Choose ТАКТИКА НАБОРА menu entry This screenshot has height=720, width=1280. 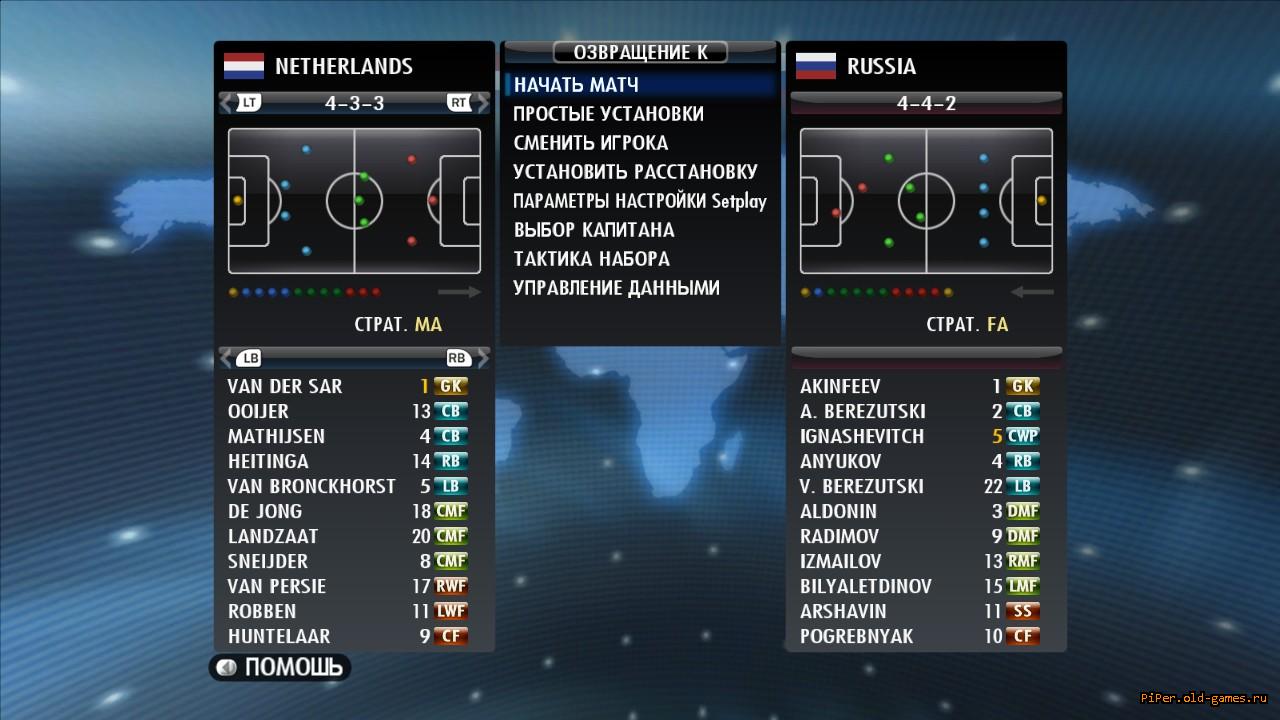591,259
